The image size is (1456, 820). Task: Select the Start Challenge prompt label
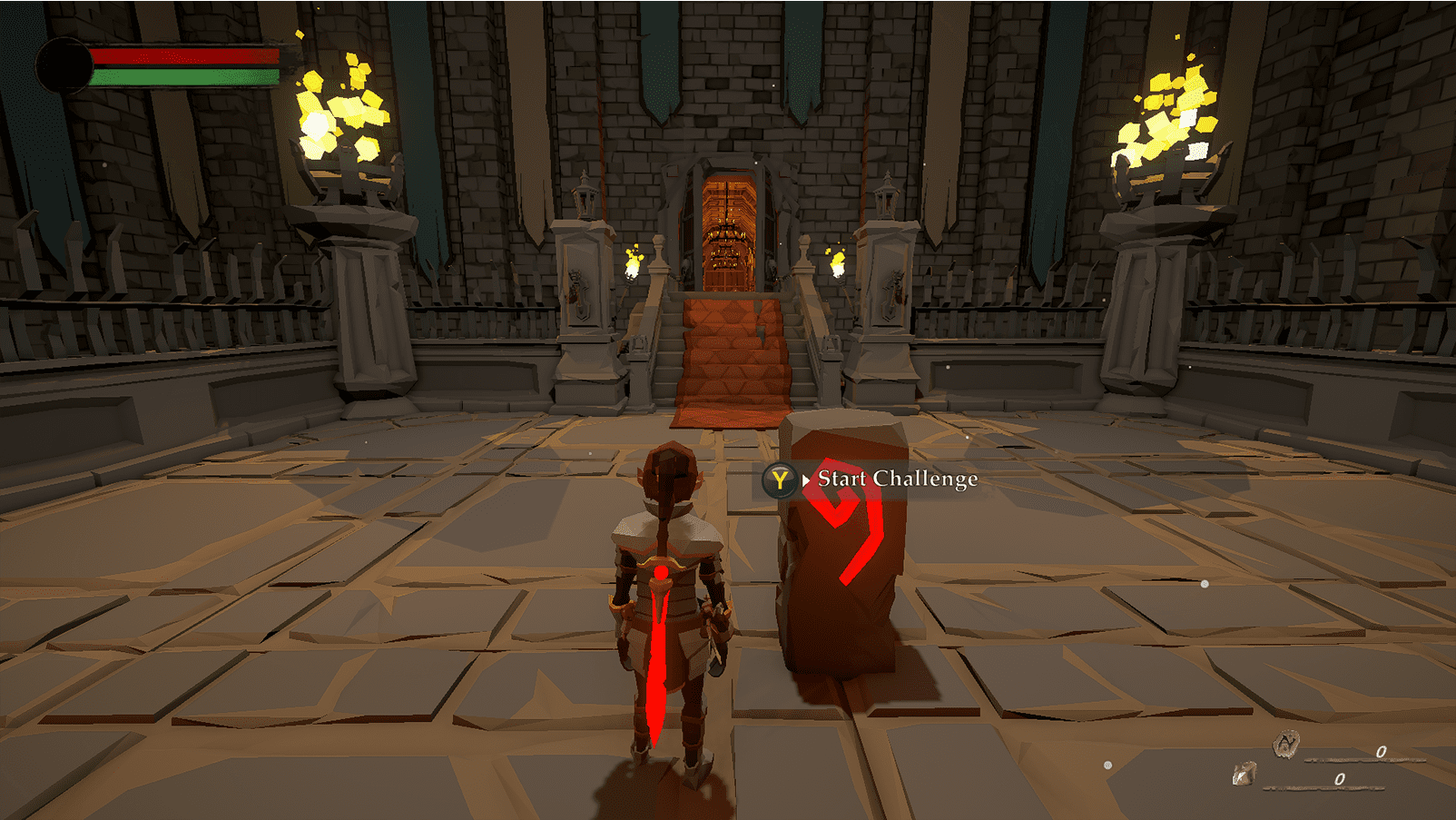tap(897, 479)
